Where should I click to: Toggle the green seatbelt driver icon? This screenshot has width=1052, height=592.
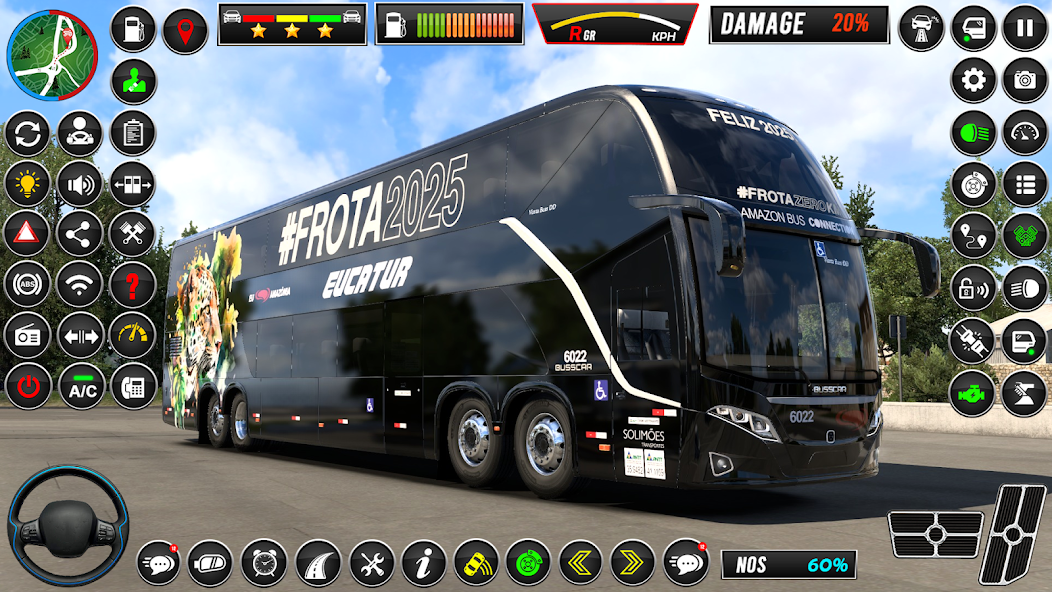pos(133,81)
